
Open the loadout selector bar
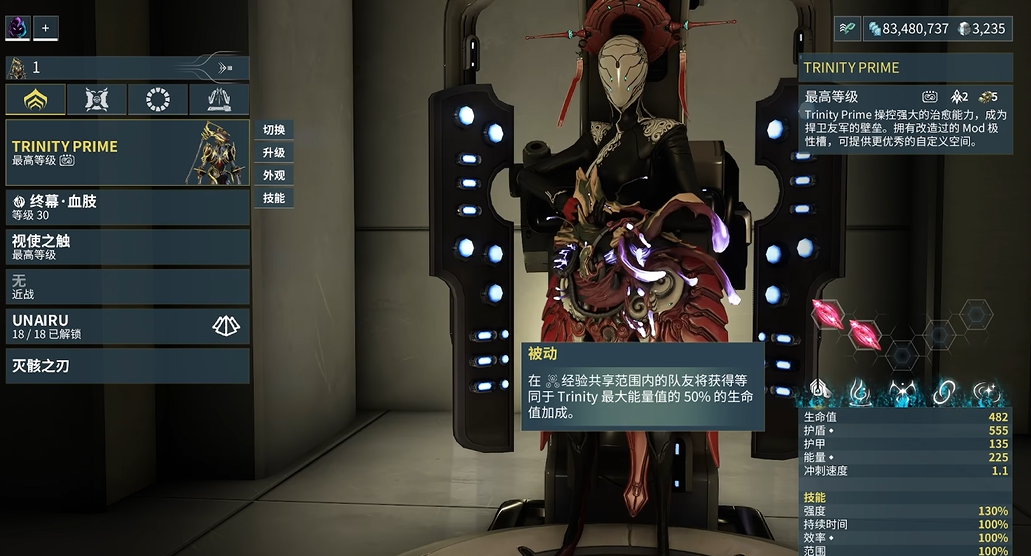tap(127, 68)
